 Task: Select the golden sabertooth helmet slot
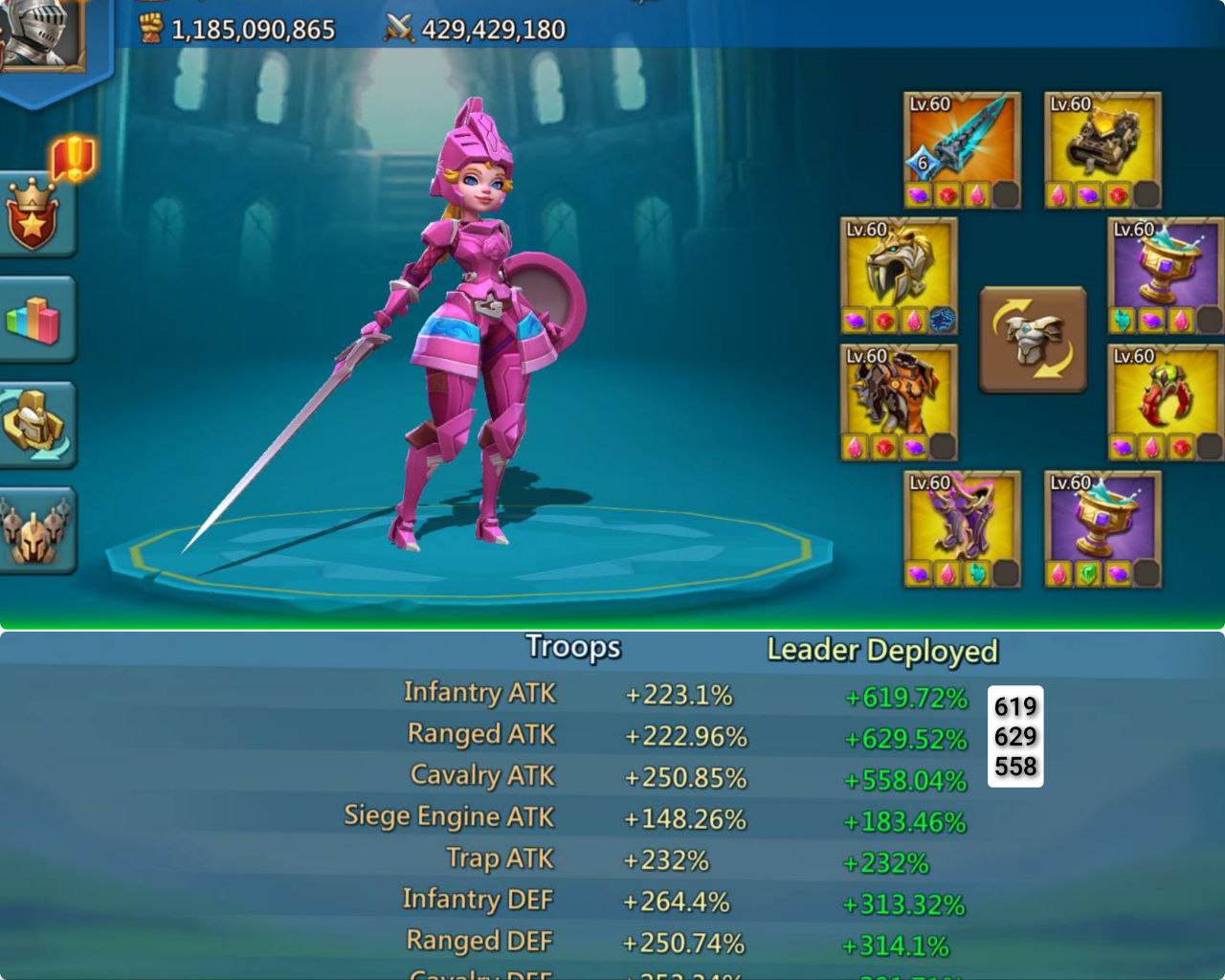pos(899,265)
